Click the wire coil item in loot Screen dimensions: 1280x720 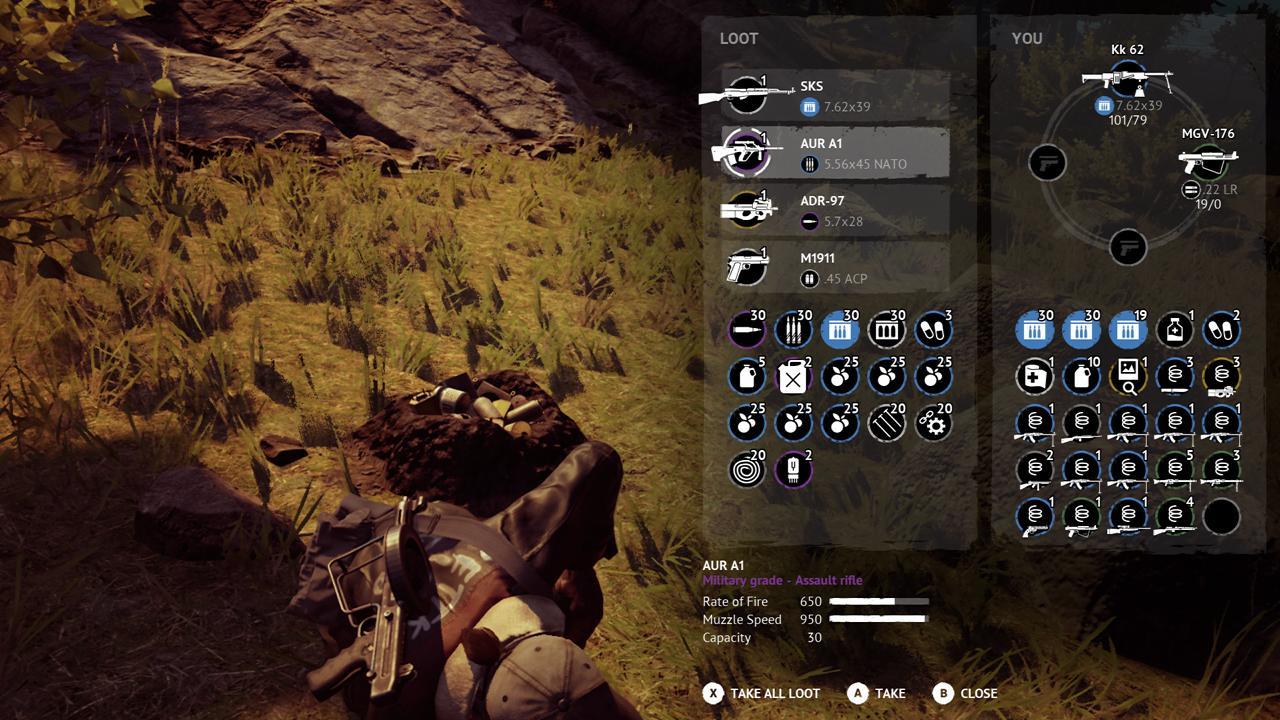coord(745,471)
